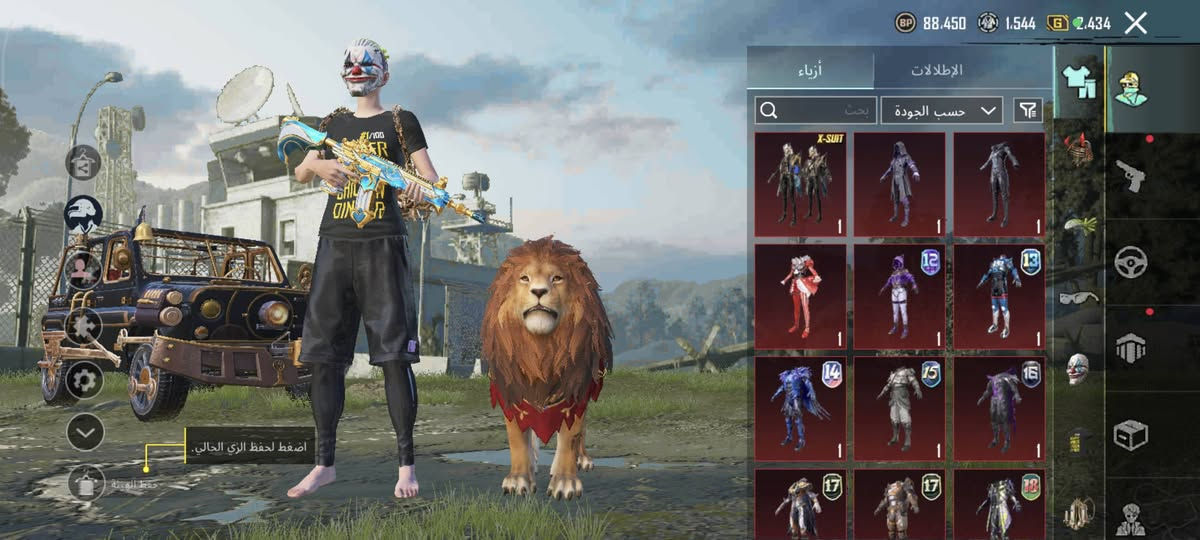Viewport: 1200px width, 540px height.
Task: Open the steering wheel vehicles category
Action: (1131, 262)
